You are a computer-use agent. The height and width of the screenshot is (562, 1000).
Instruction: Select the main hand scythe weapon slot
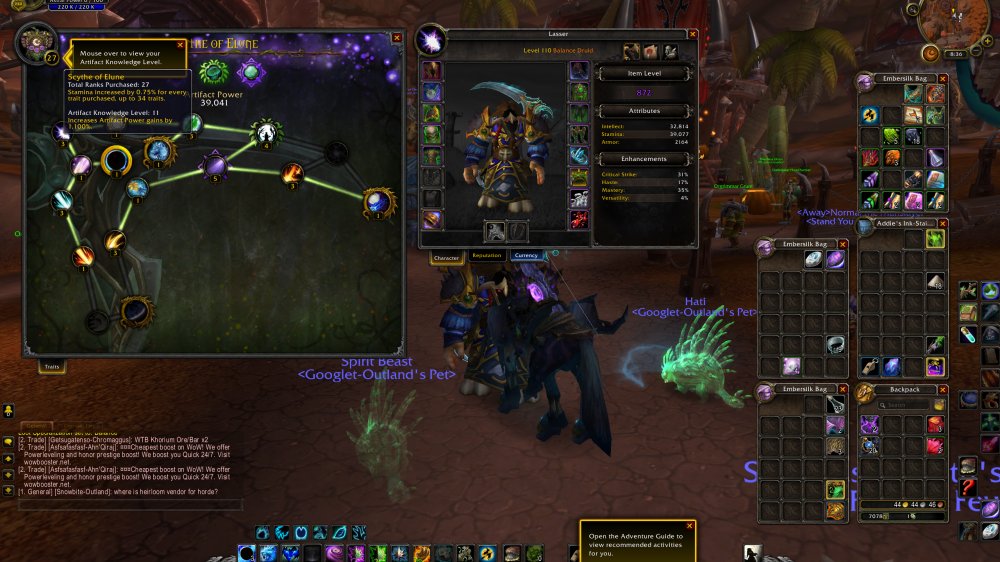click(x=495, y=232)
